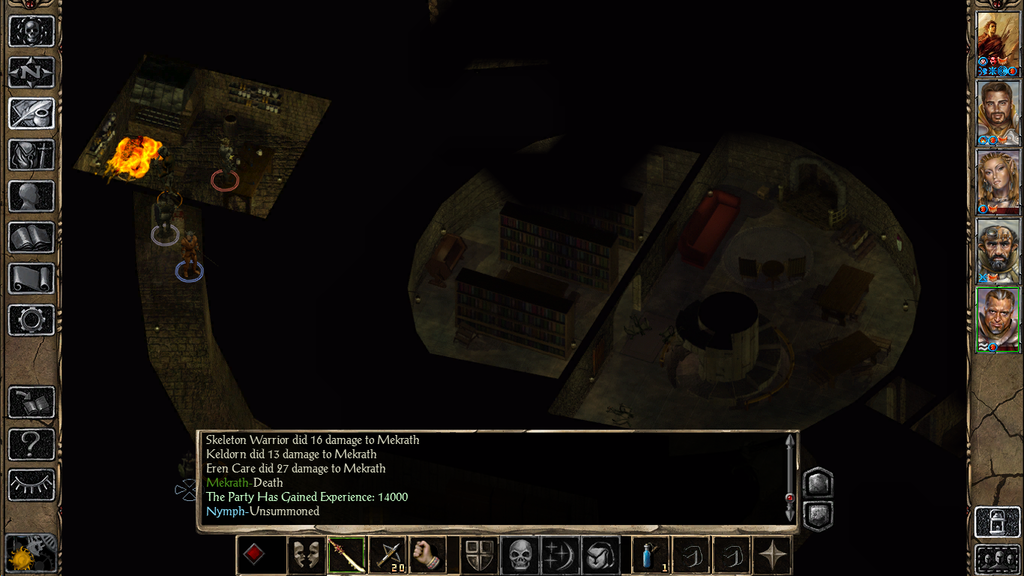Choose the fist weapon slot
1024x576 pixels.
coord(427,555)
